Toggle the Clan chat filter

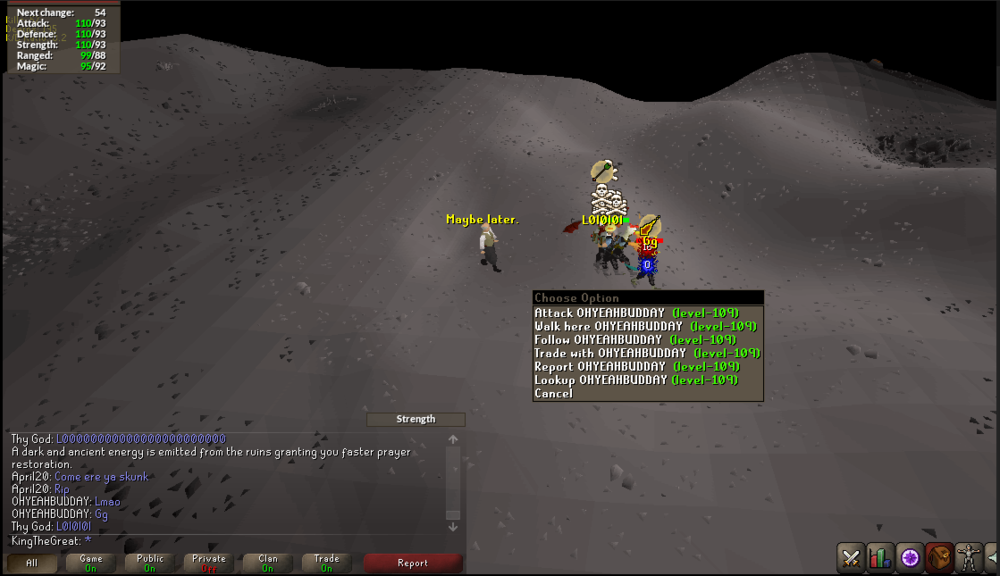(268, 563)
